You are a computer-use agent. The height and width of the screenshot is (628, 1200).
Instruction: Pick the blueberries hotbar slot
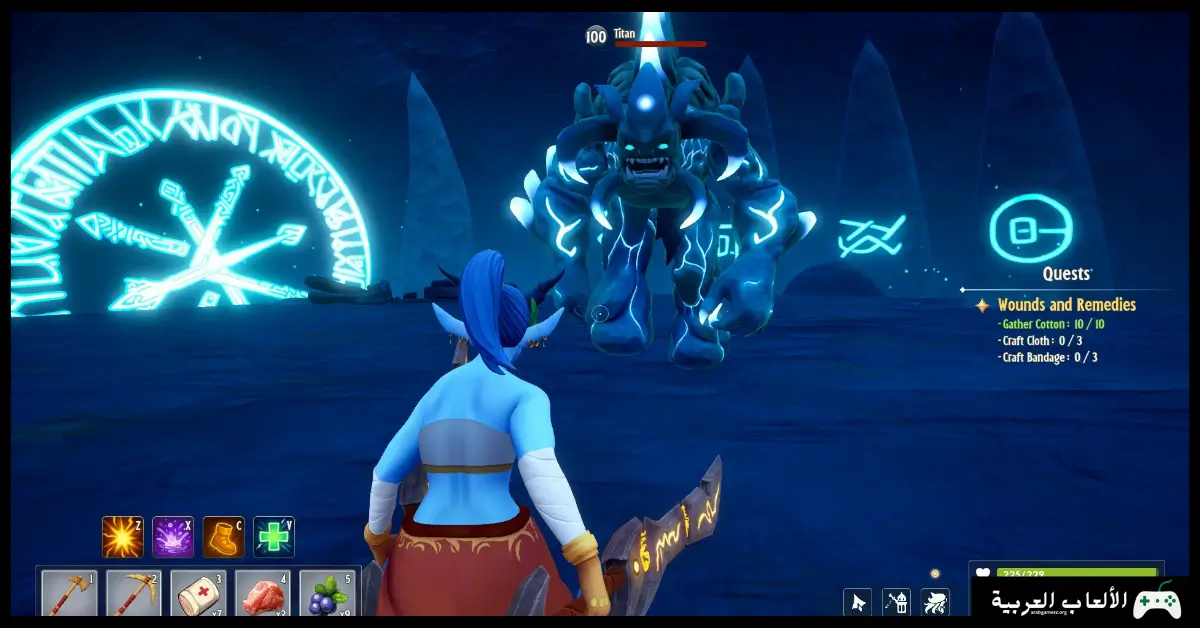click(x=325, y=596)
